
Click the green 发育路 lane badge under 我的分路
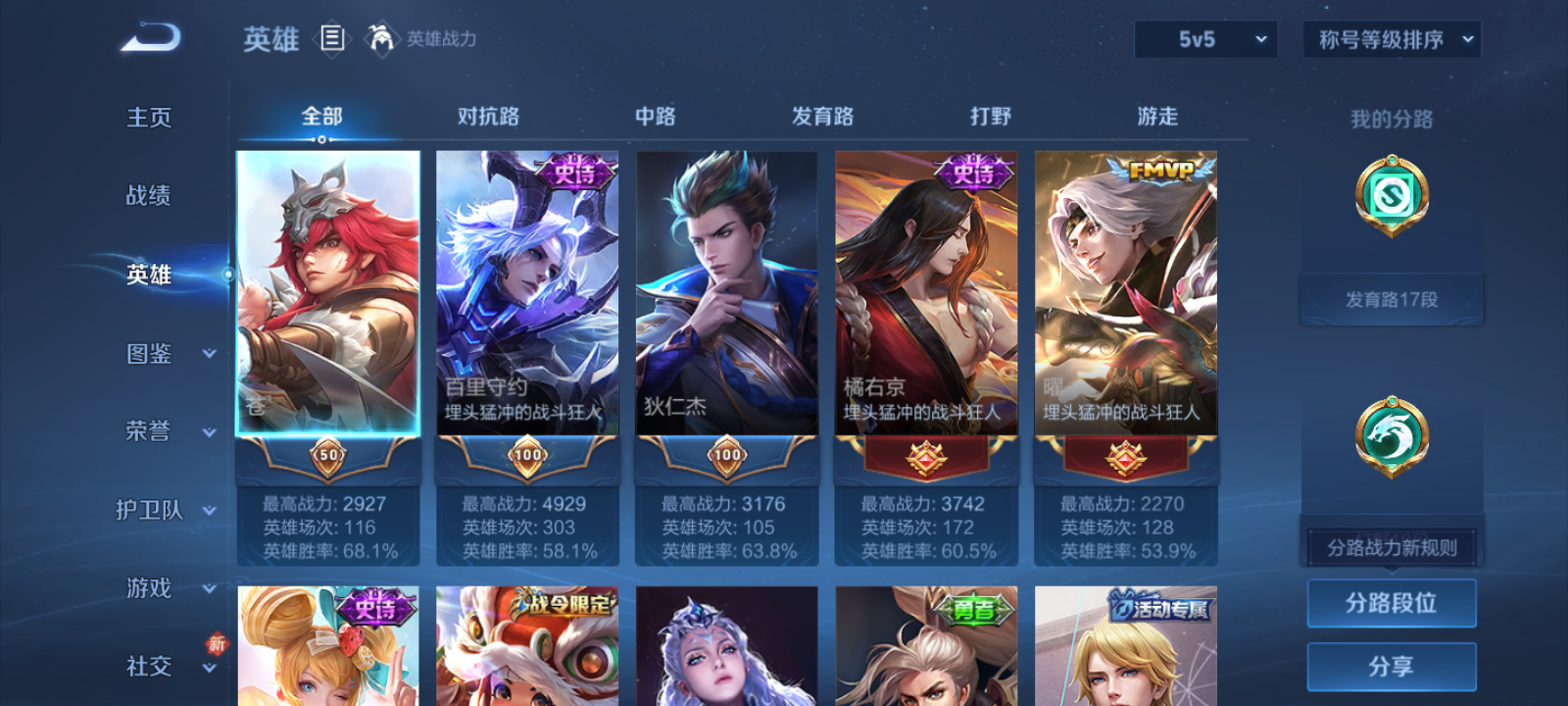point(1393,194)
